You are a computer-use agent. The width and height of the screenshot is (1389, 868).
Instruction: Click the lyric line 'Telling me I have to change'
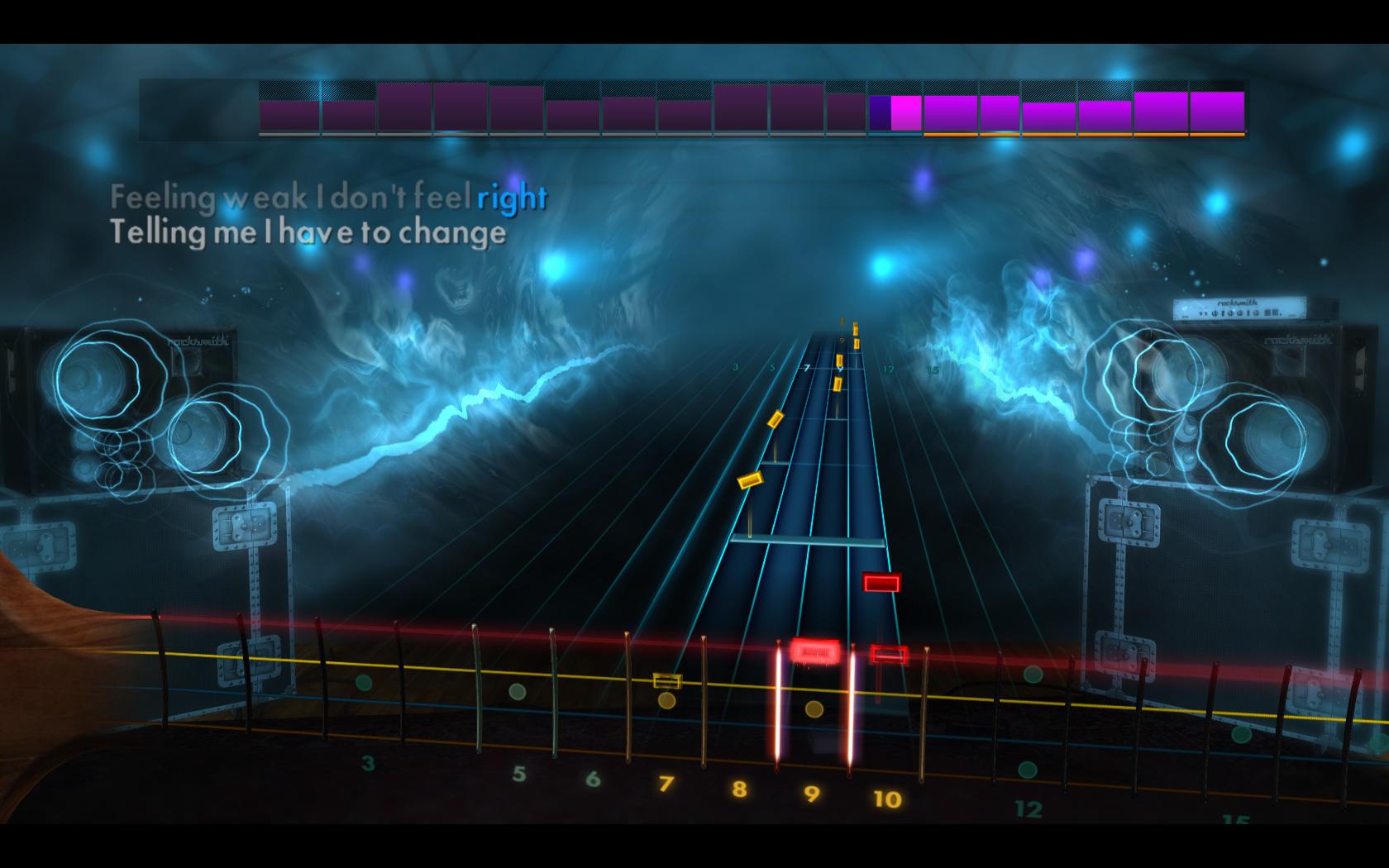(306, 235)
